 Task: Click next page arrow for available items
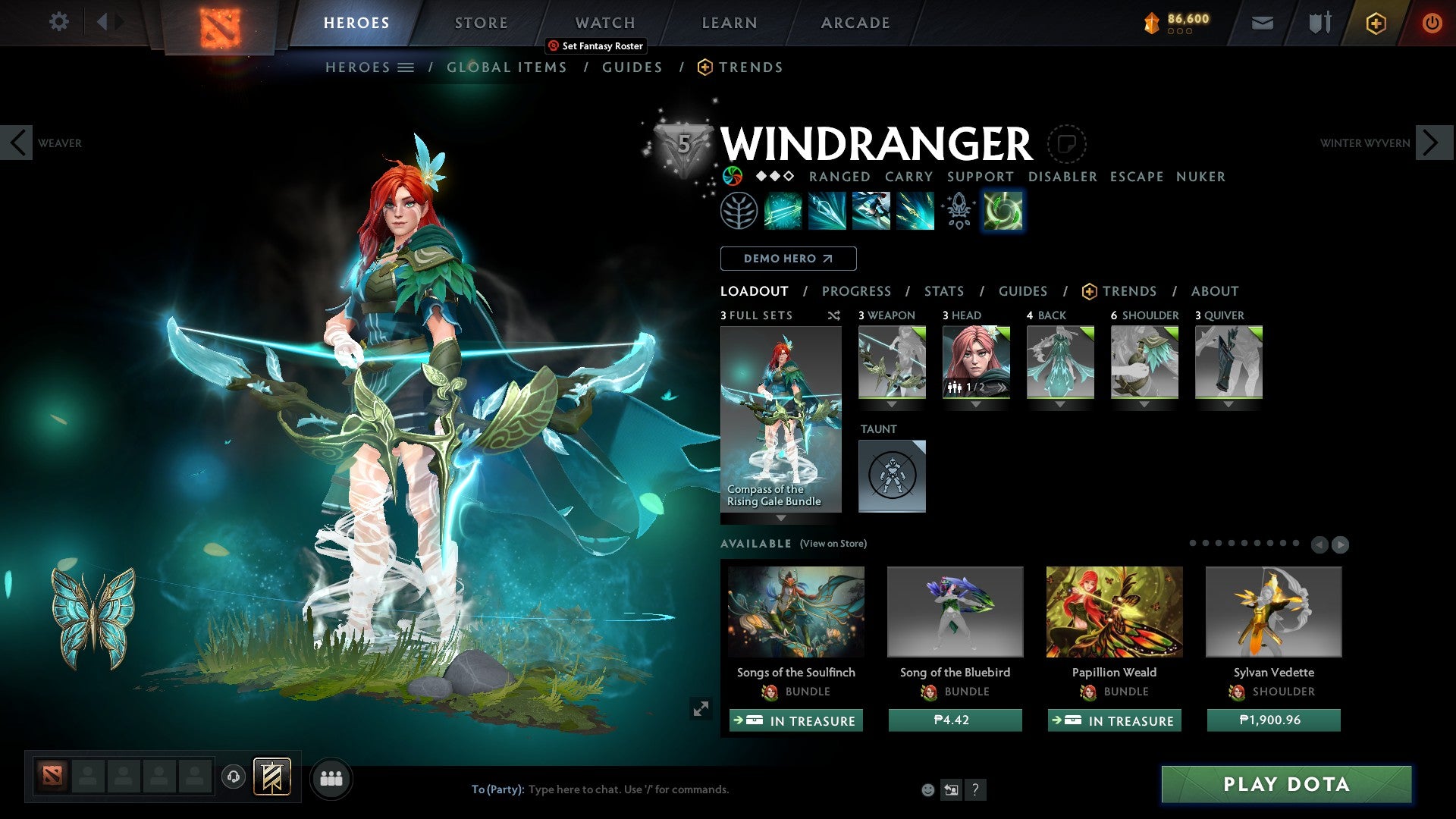1341,544
